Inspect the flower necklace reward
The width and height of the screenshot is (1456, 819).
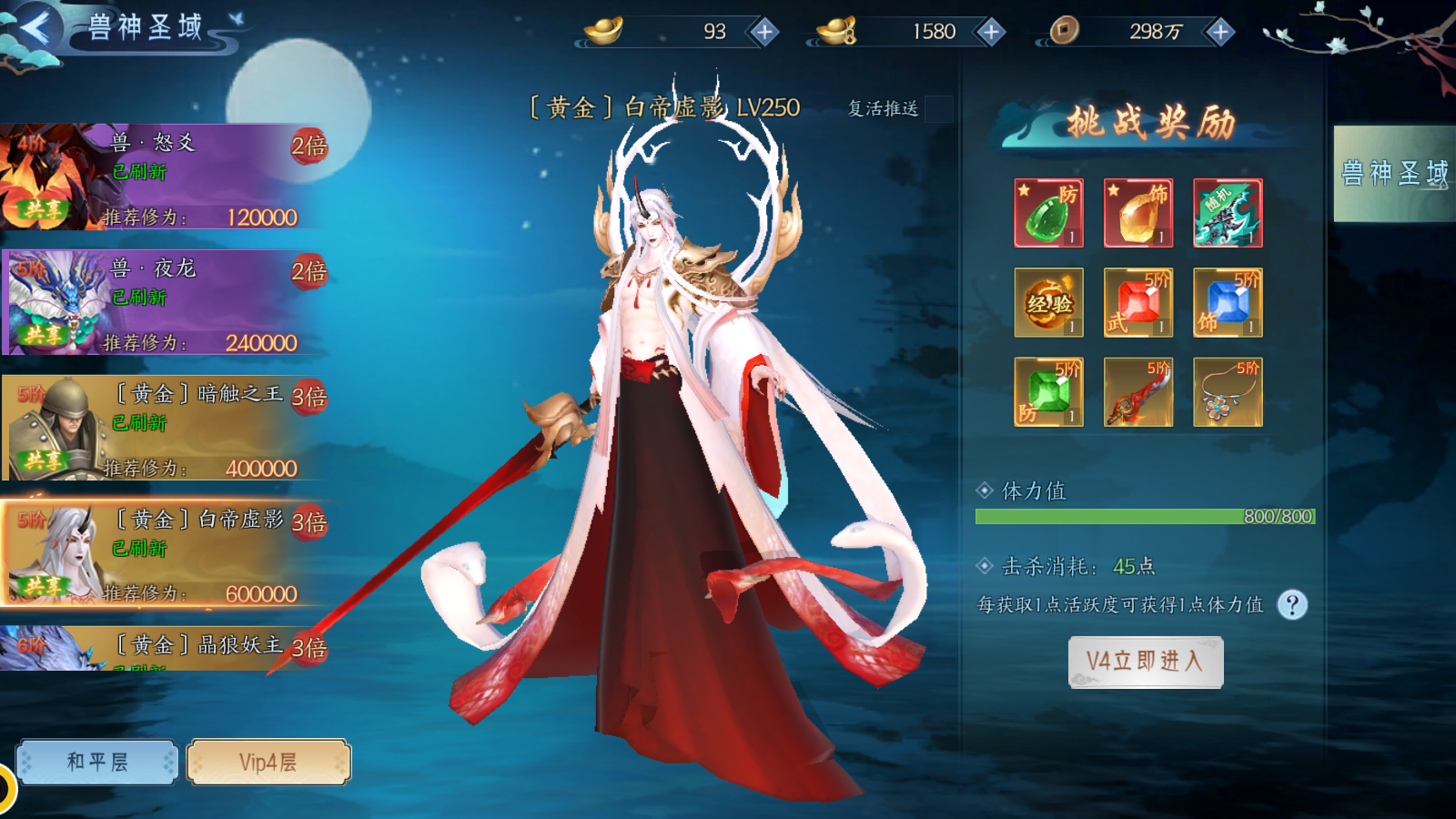click(1228, 392)
